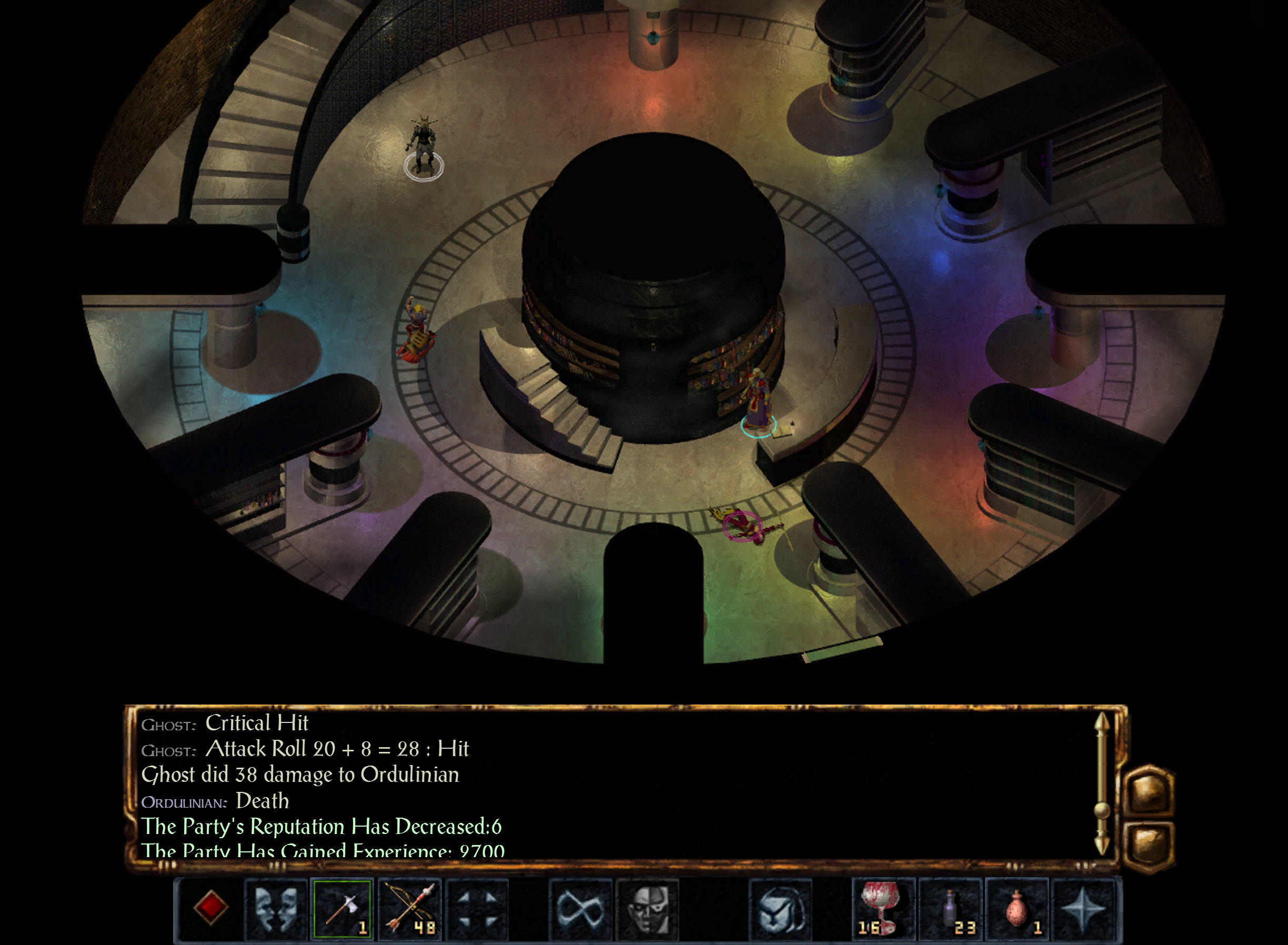Click the red diamond button on the action bar
The height and width of the screenshot is (945, 1288).
210,907
